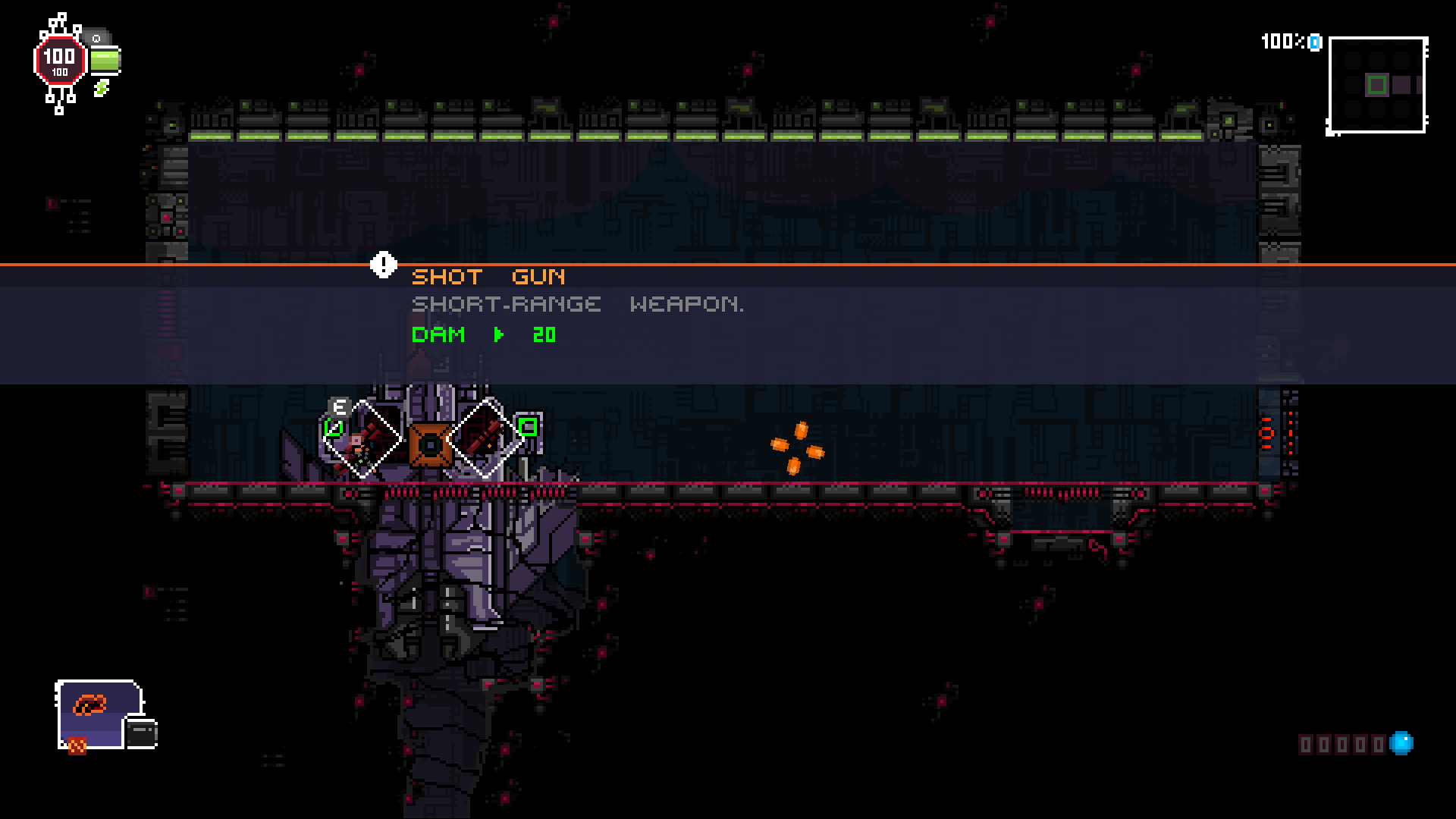
Task: Toggle the green checkmark pickup prompt on the left diamond
Action: pyautogui.click(x=334, y=428)
